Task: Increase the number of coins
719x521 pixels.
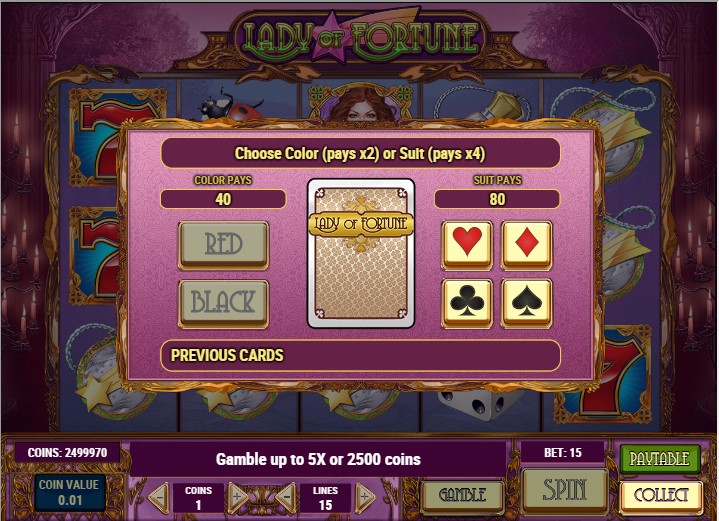Action: point(238,496)
